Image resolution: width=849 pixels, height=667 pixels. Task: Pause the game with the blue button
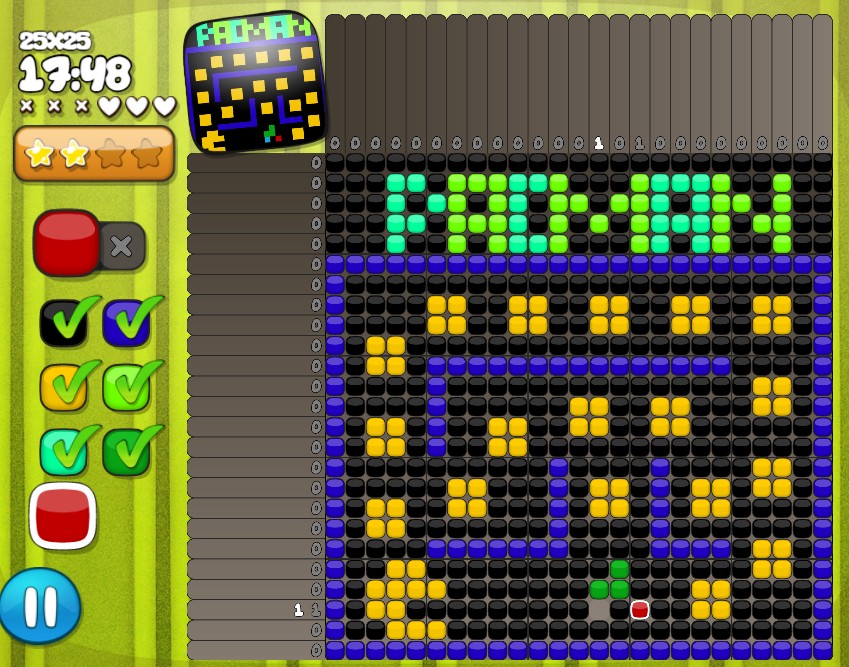(x=40, y=606)
